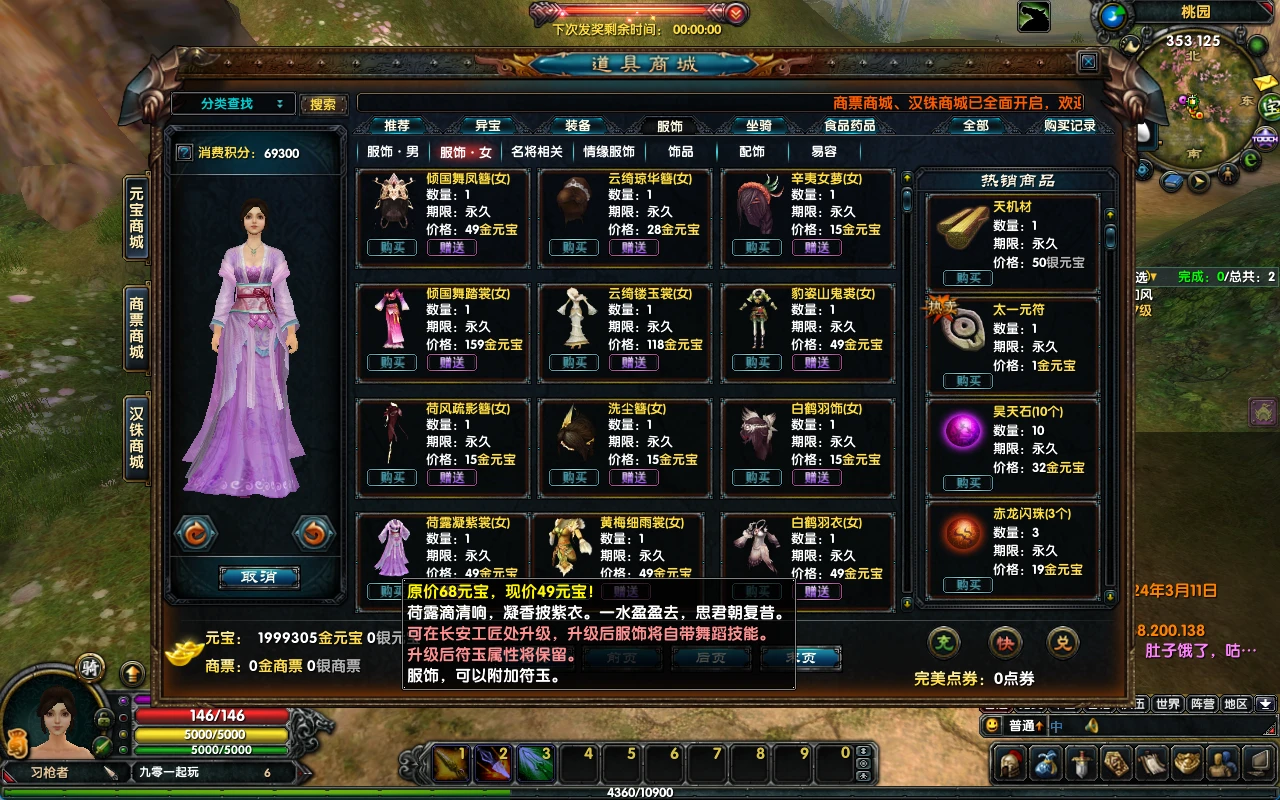Rotate the character preview with the left arrow
The width and height of the screenshot is (1280, 800).
(x=196, y=534)
